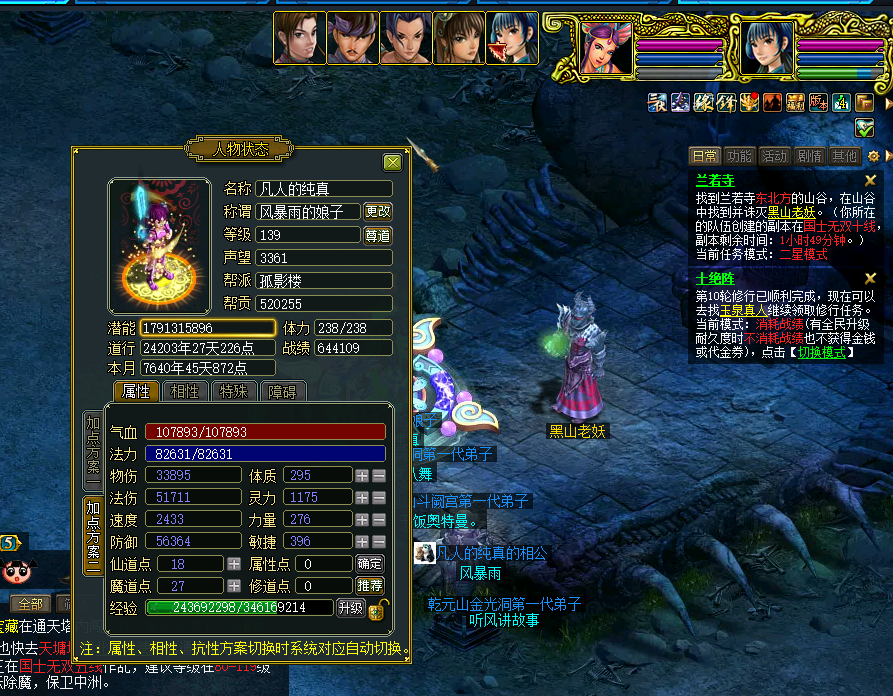Open the 特殊 tab

pyautogui.click(x=234, y=391)
